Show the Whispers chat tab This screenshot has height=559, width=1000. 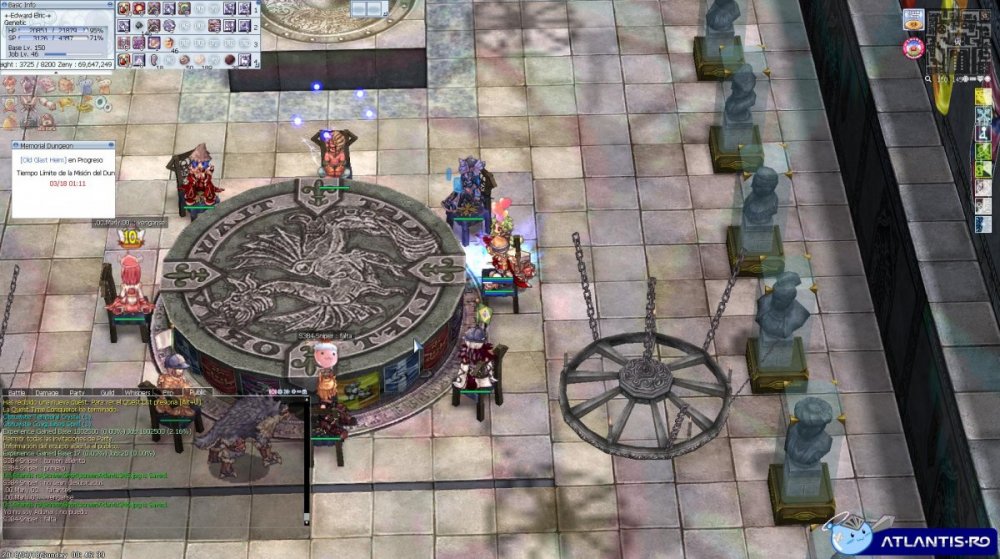(x=137, y=392)
